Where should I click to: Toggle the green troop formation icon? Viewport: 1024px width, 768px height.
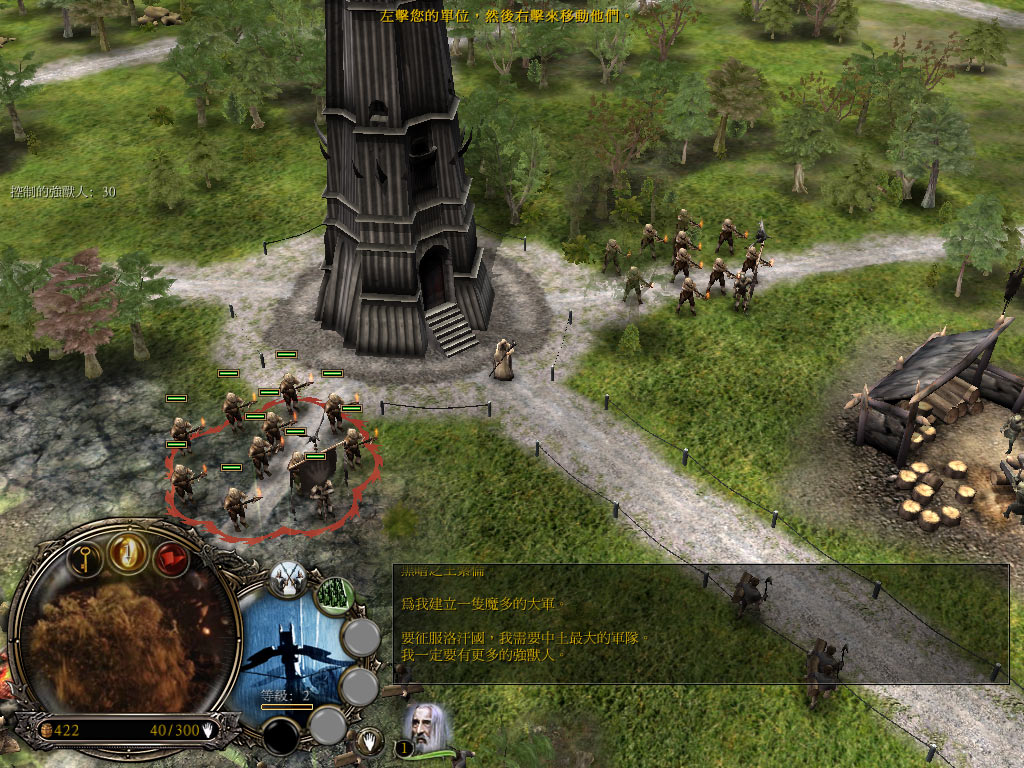pos(335,596)
